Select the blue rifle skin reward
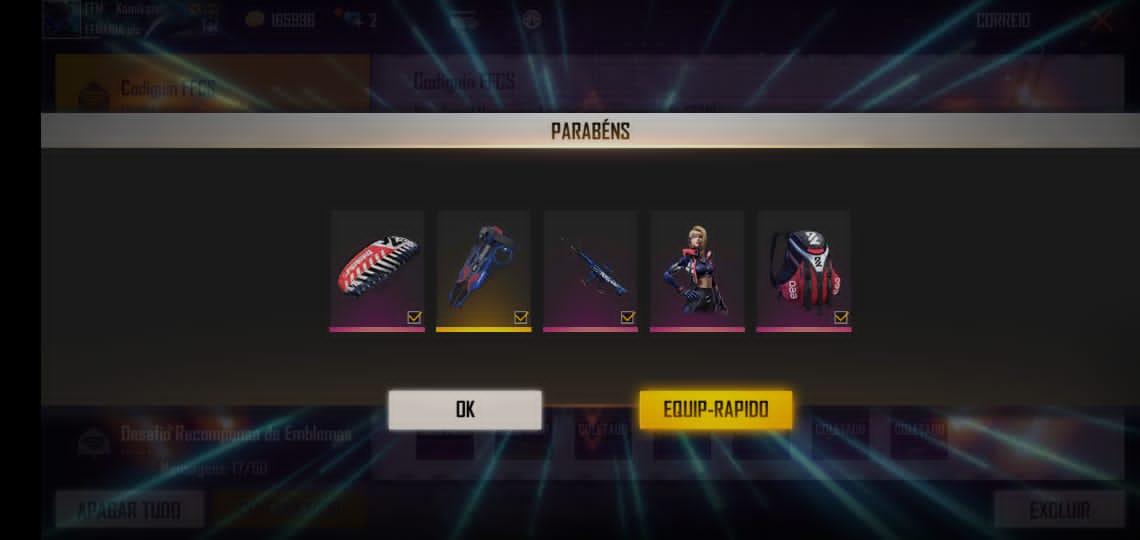The width and height of the screenshot is (1140, 540). pos(590,267)
